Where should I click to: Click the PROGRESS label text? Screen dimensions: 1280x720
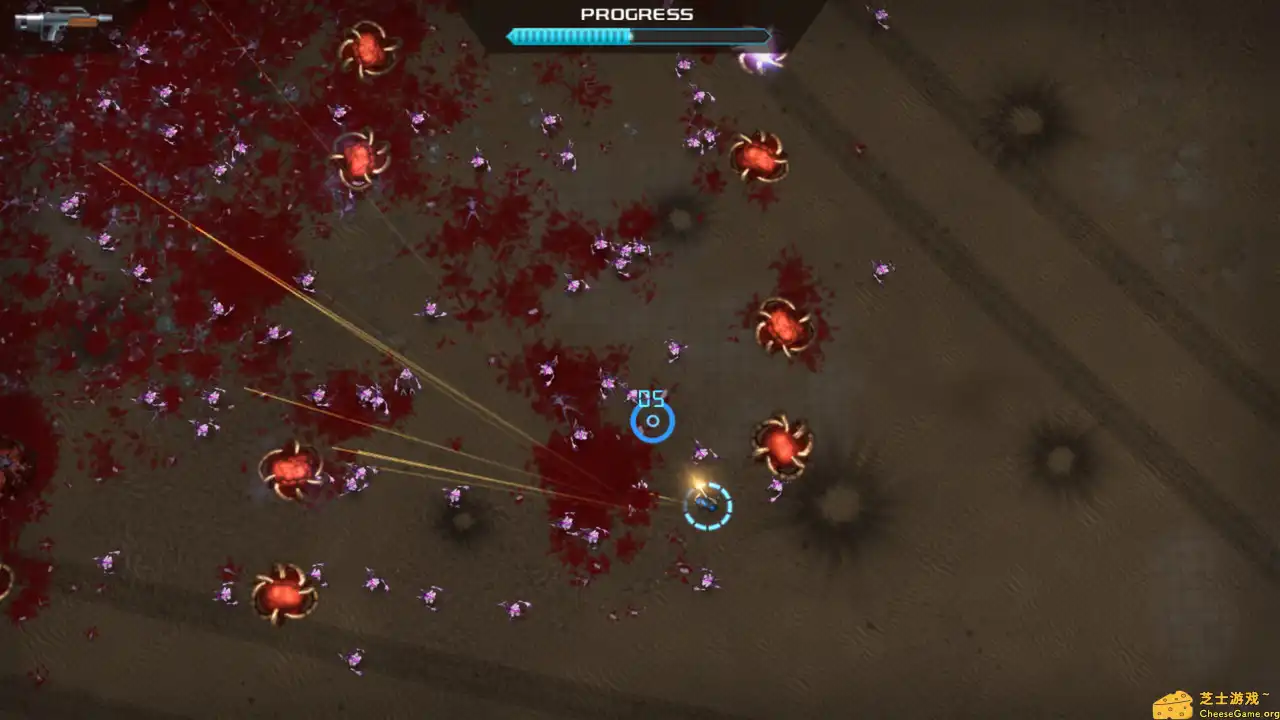pos(636,14)
